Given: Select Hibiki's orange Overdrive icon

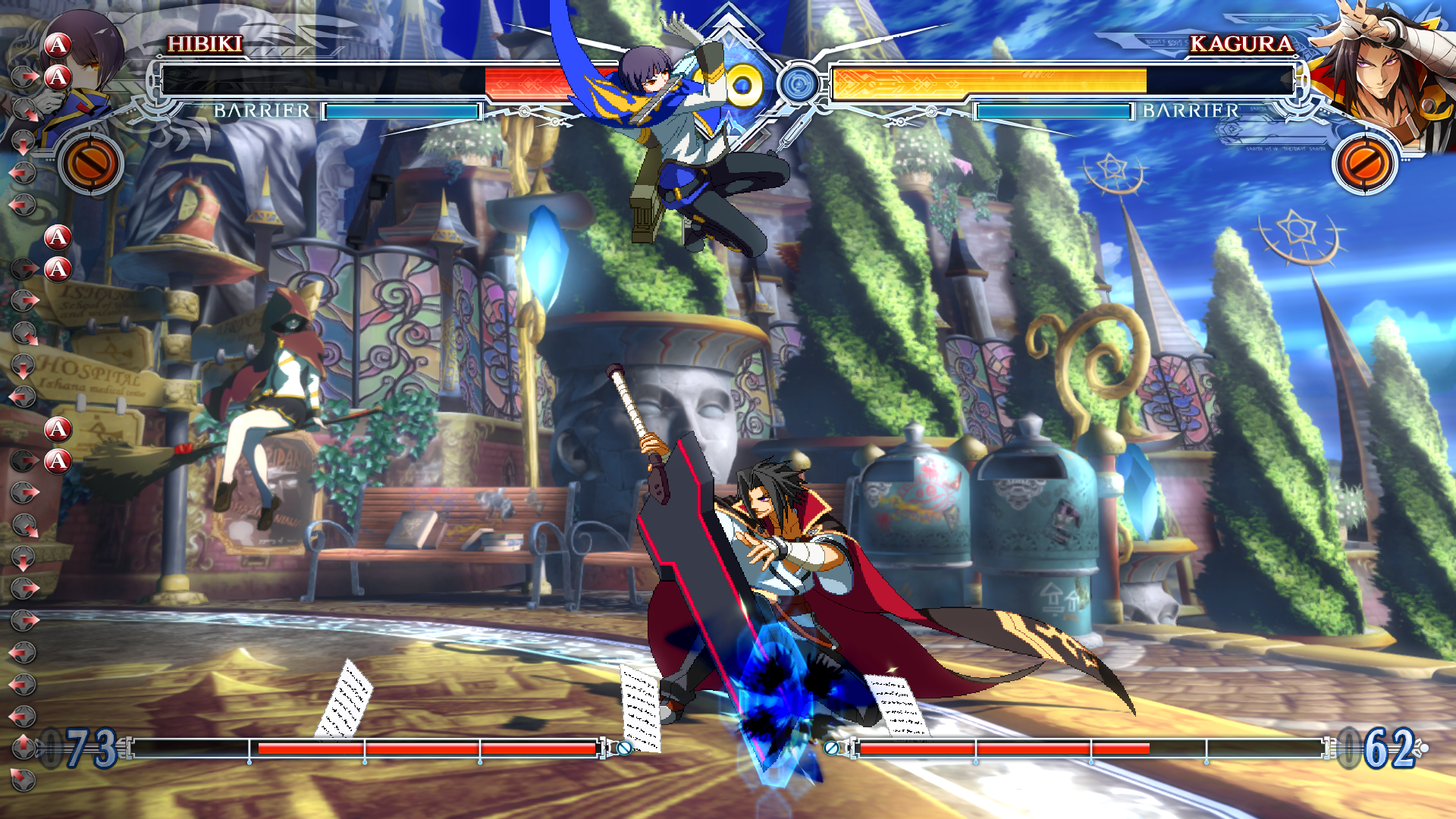Looking at the screenshot, I should point(91,163).
